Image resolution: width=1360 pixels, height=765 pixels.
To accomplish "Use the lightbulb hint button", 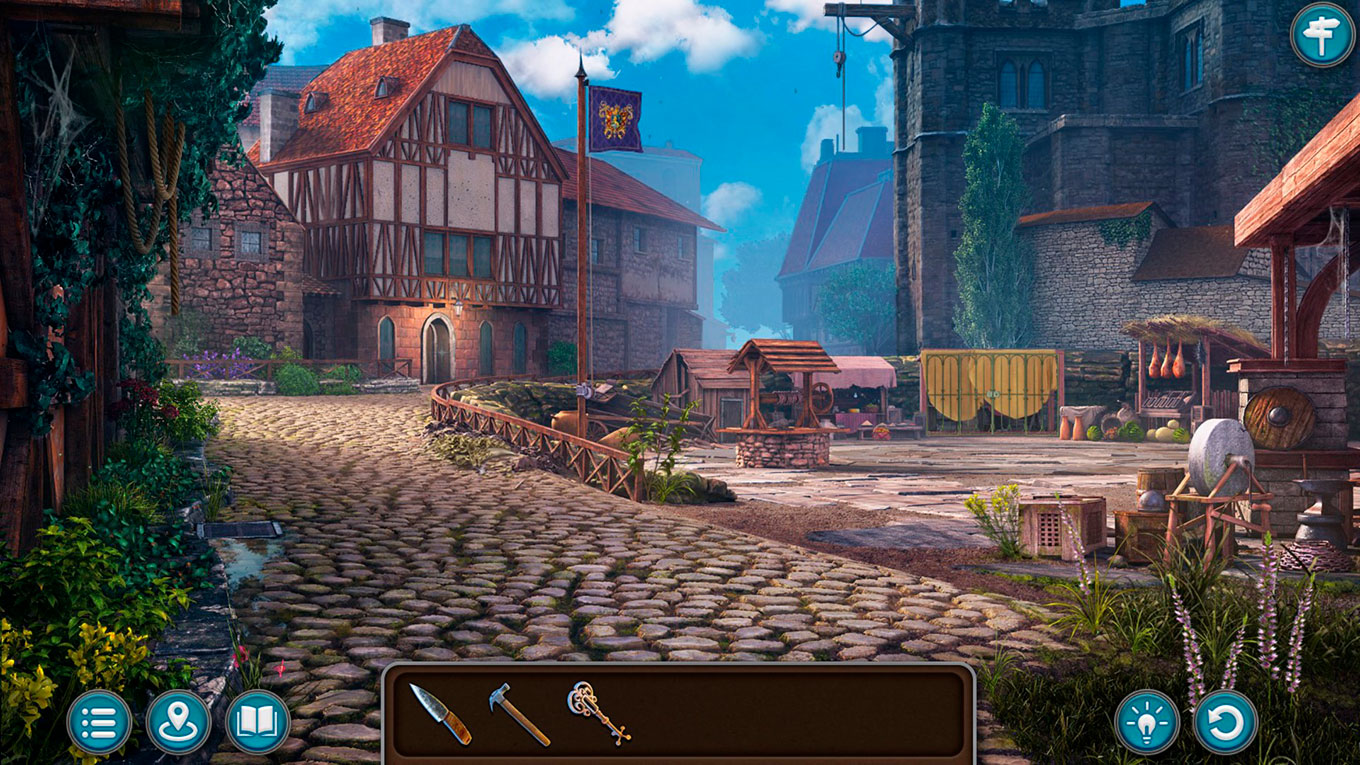I will pyautogui.click(x=1146, y=721).
